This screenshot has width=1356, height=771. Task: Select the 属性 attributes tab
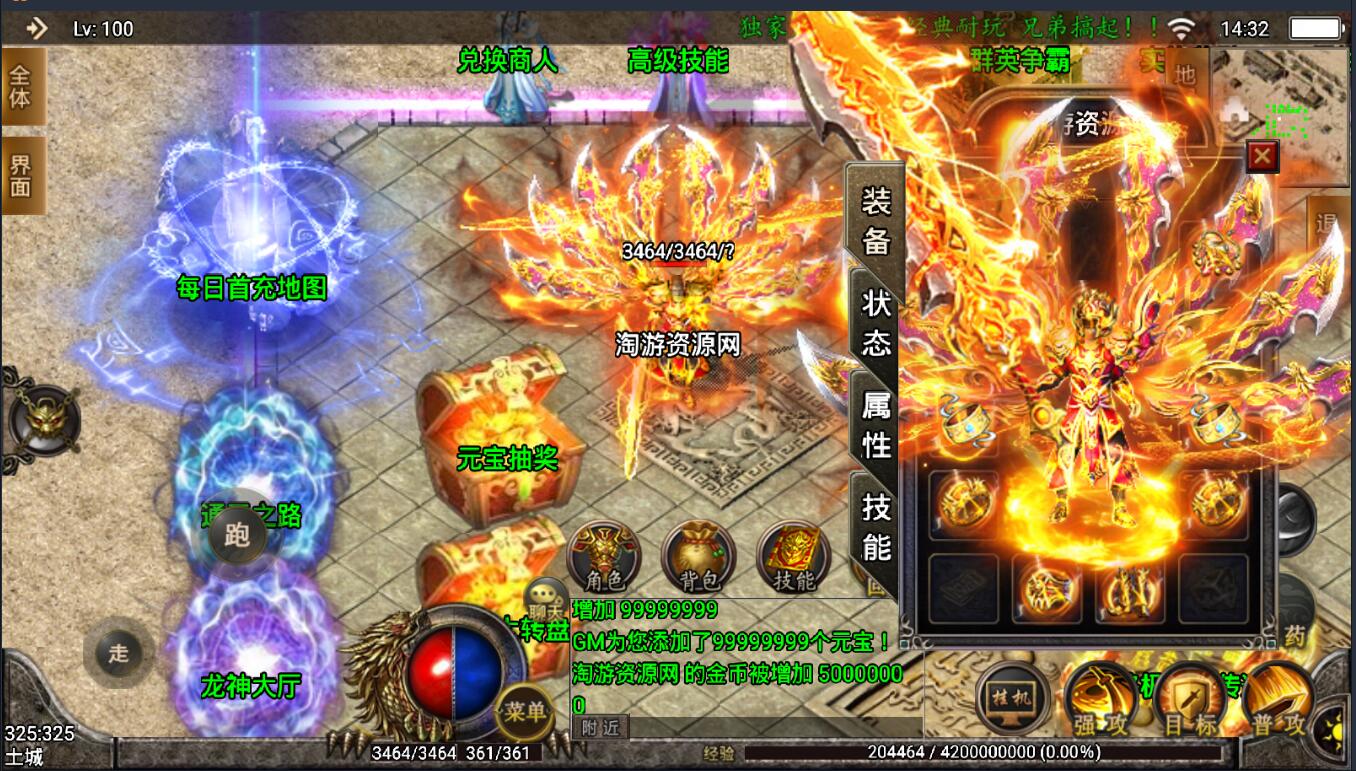(876, 424)
